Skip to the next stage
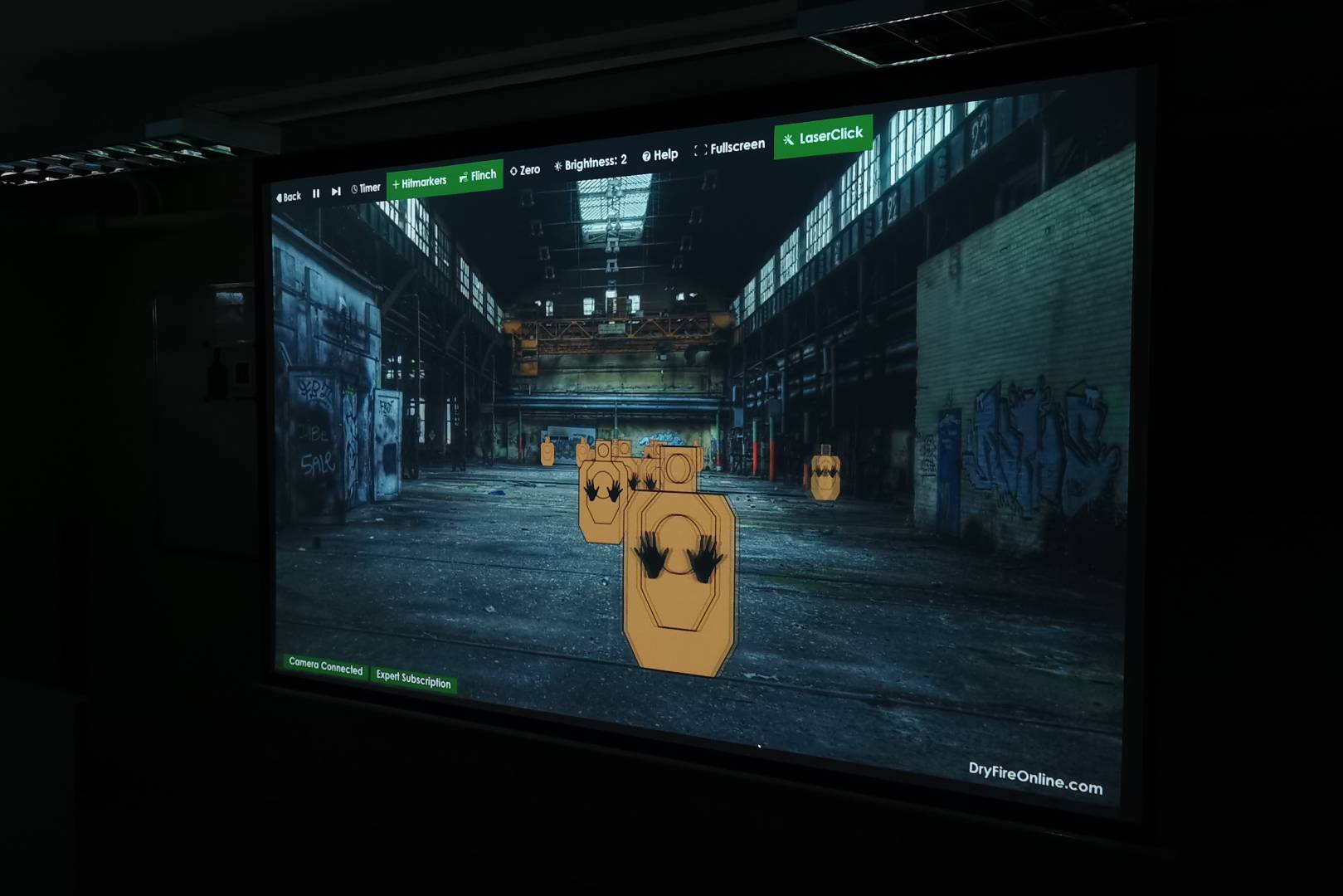This screenshot has height=896, width=1343. tap(336, 191)
